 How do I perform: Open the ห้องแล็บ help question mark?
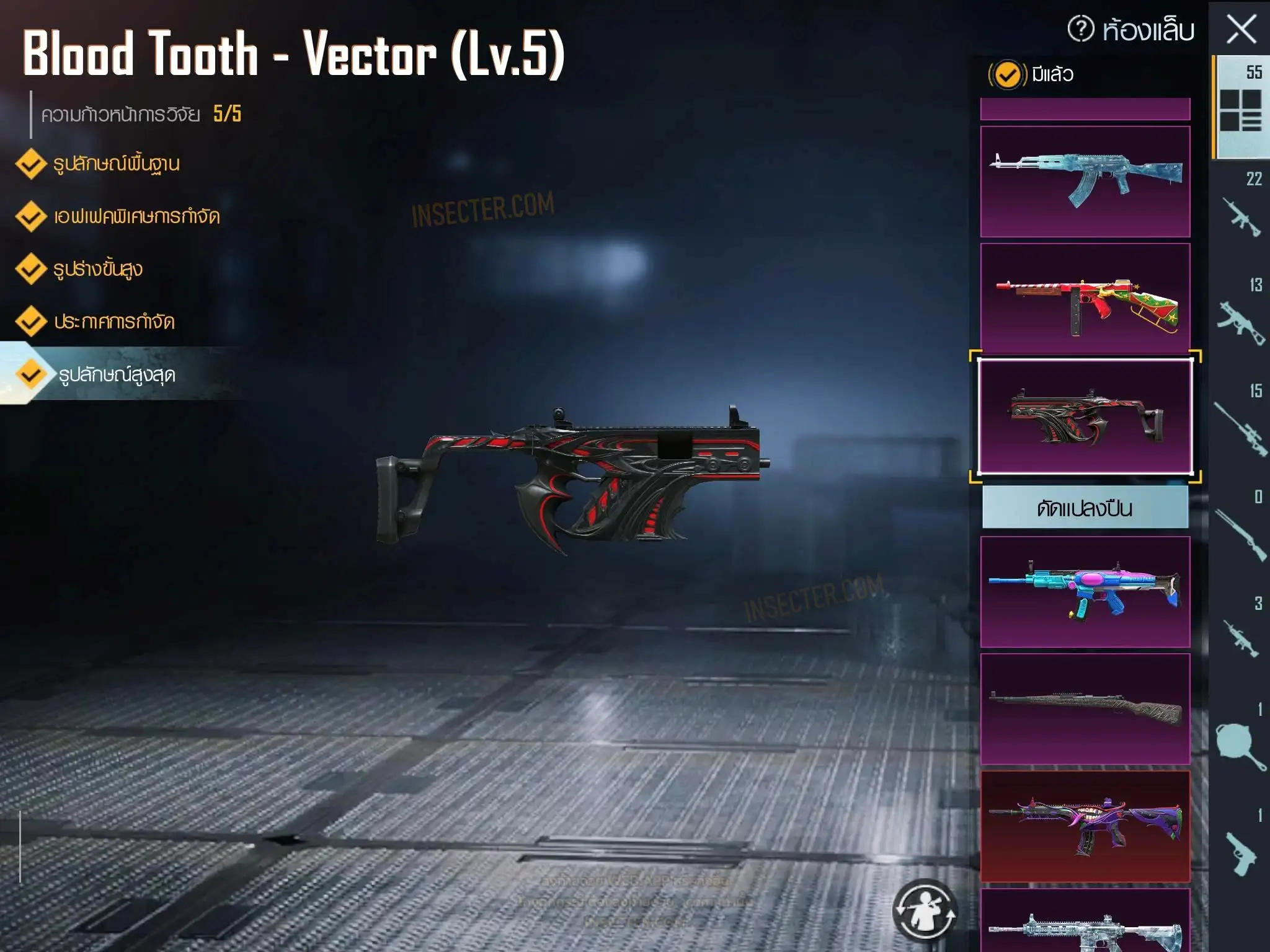tap(1081, 29)
